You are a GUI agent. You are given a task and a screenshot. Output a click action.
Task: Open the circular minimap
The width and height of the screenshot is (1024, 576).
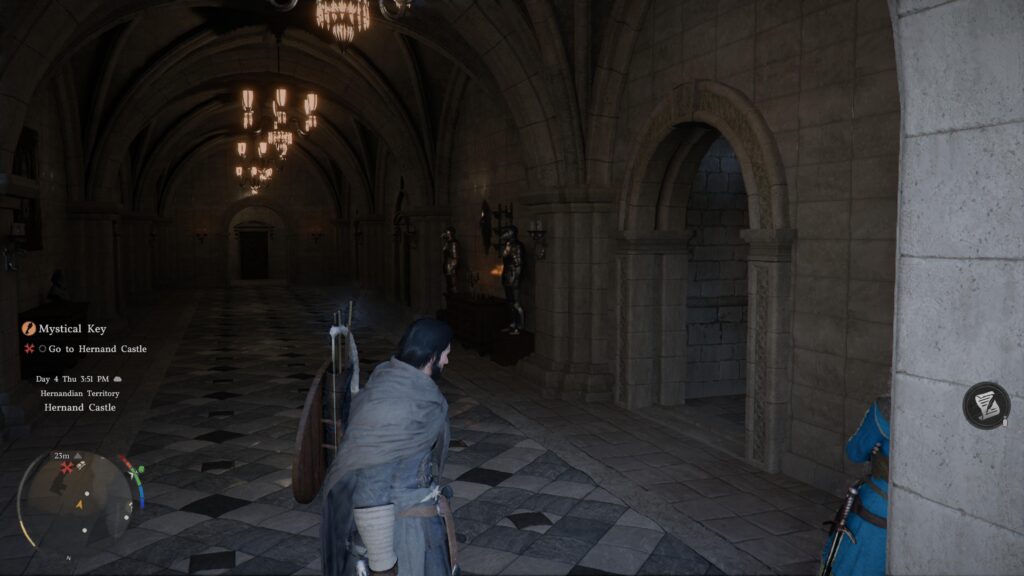tap(78, 497)
